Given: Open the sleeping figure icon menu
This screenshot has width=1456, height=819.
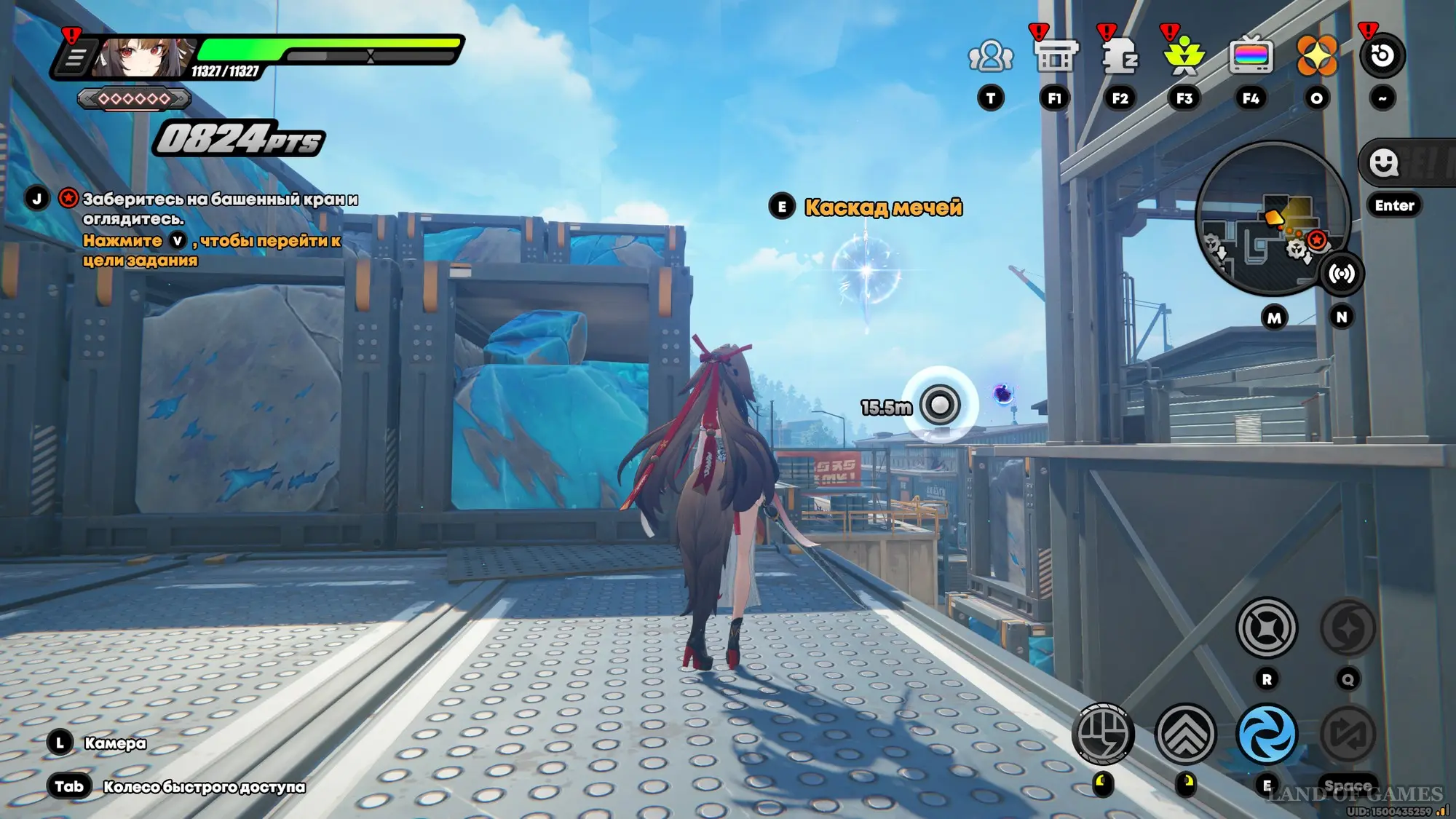Looking at the screenshot, I should (1120, 56).
